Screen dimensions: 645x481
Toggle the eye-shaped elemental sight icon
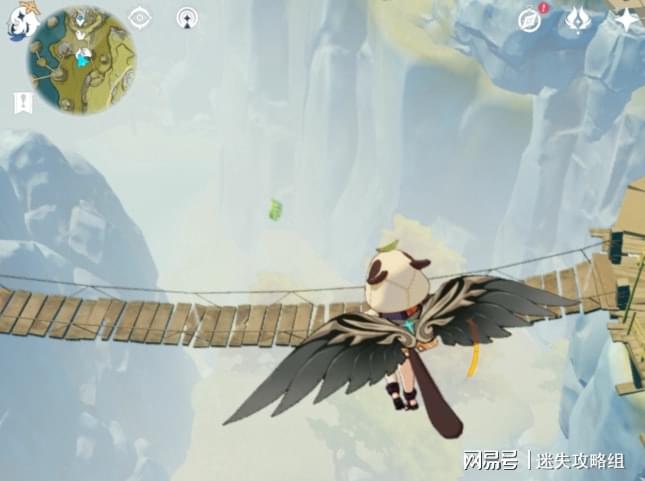[140, 17]
